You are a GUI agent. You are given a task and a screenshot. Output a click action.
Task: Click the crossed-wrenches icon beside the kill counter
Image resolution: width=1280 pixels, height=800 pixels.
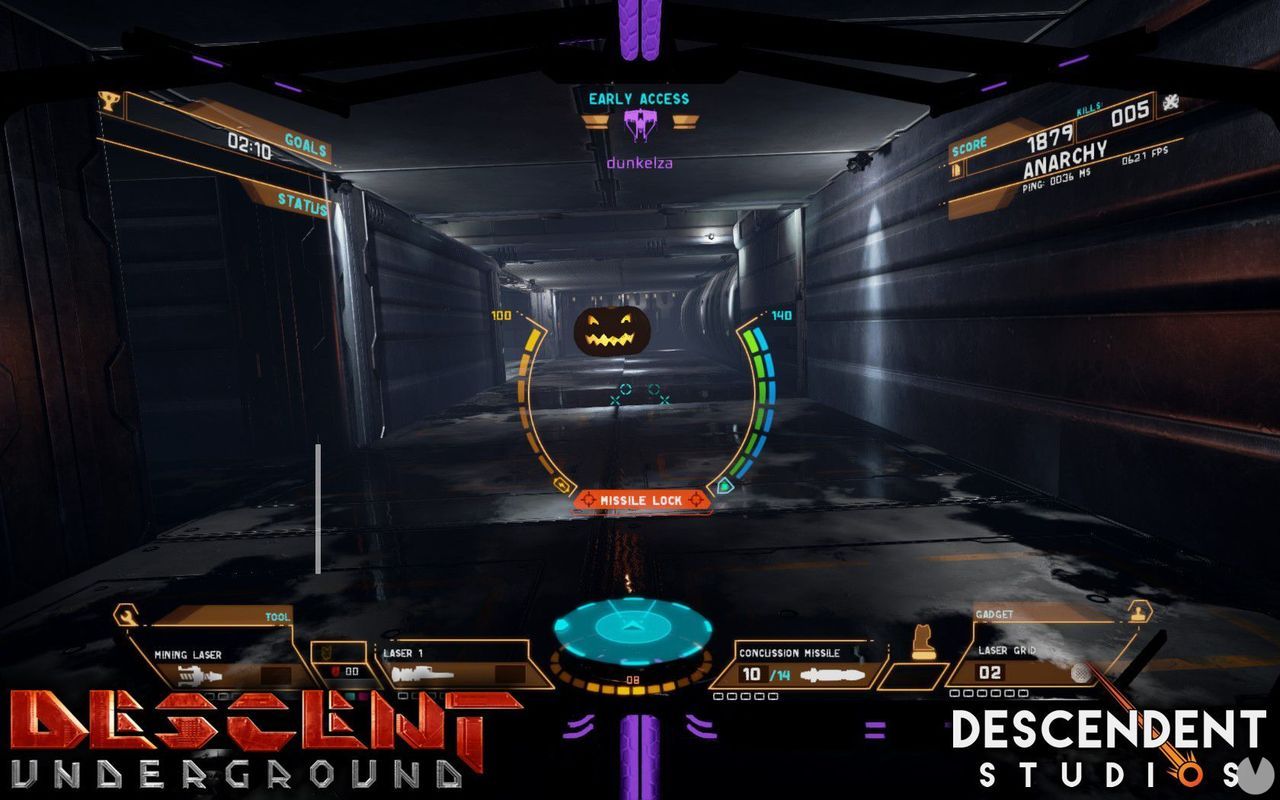click(1172, 103)
